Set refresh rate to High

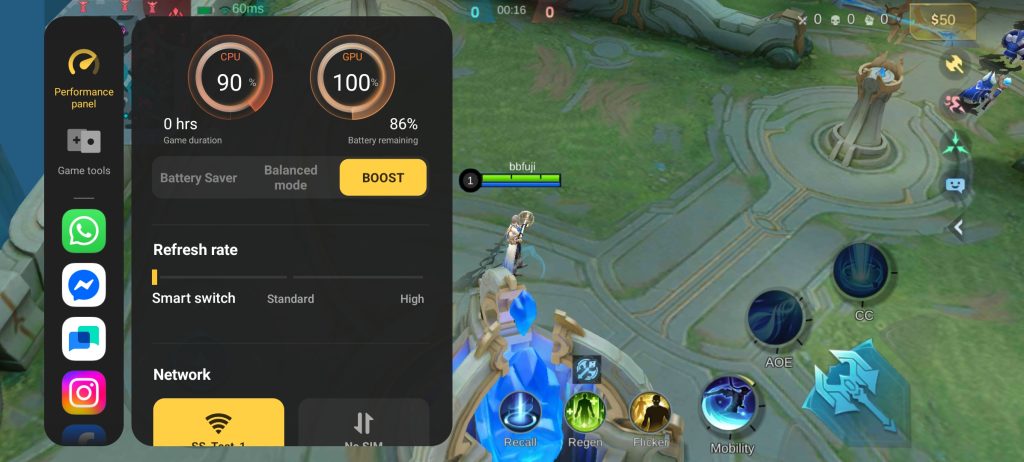412,298
